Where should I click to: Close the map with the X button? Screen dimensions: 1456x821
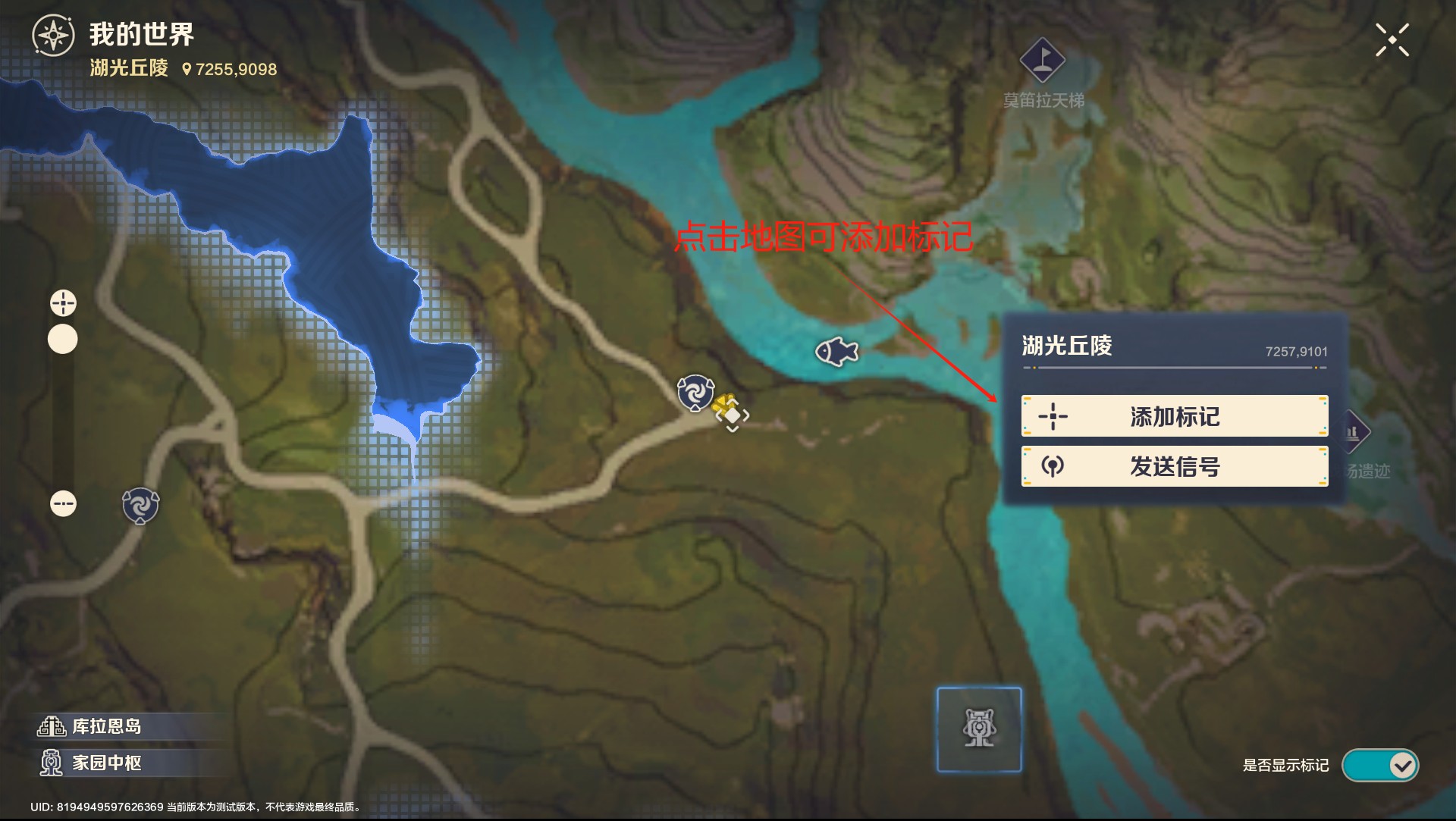1392,39
